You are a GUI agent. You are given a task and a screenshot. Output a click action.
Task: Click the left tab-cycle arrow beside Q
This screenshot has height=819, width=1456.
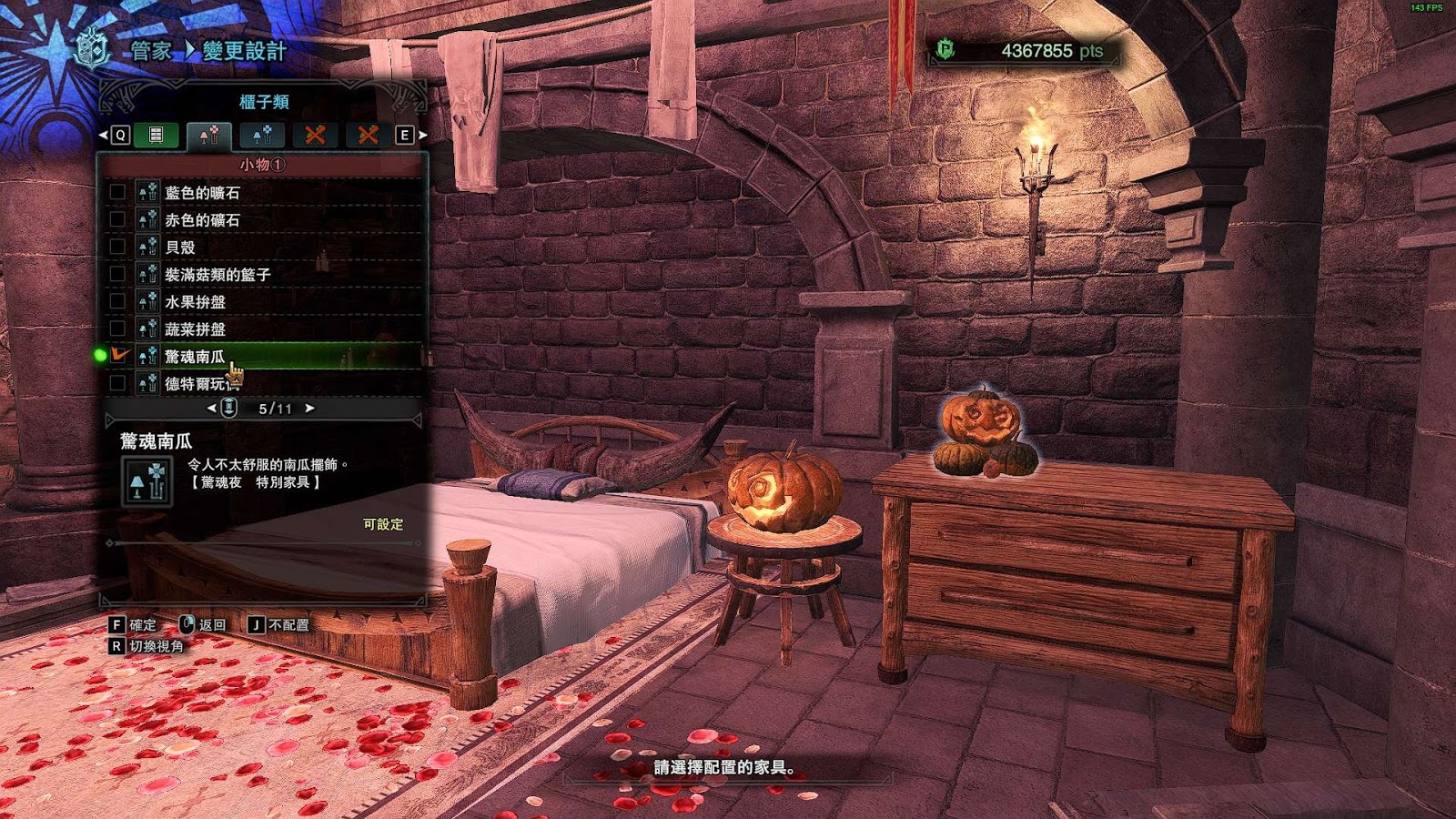tap(103, 136)
